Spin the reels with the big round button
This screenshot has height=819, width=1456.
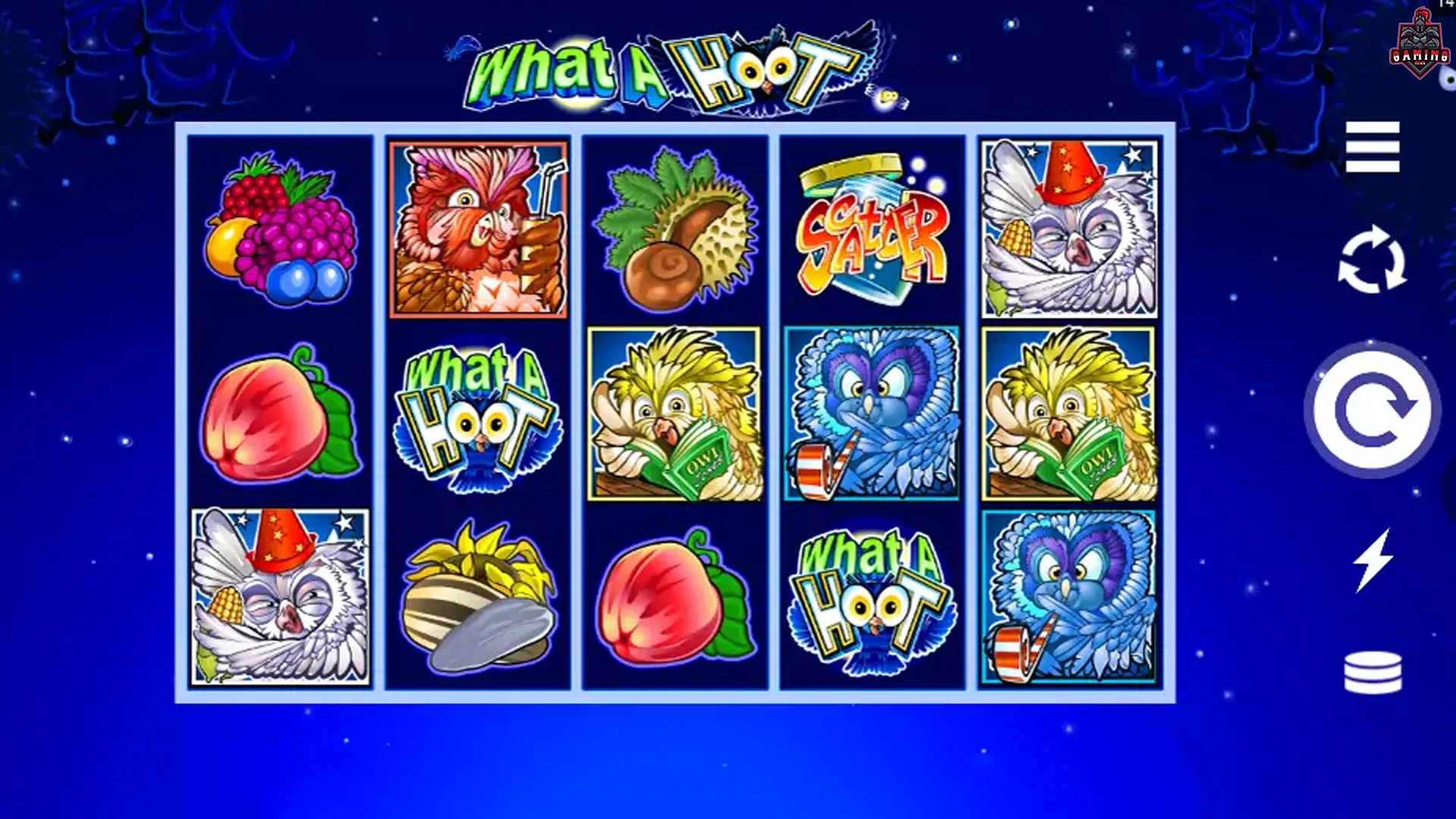point(1372,410)
